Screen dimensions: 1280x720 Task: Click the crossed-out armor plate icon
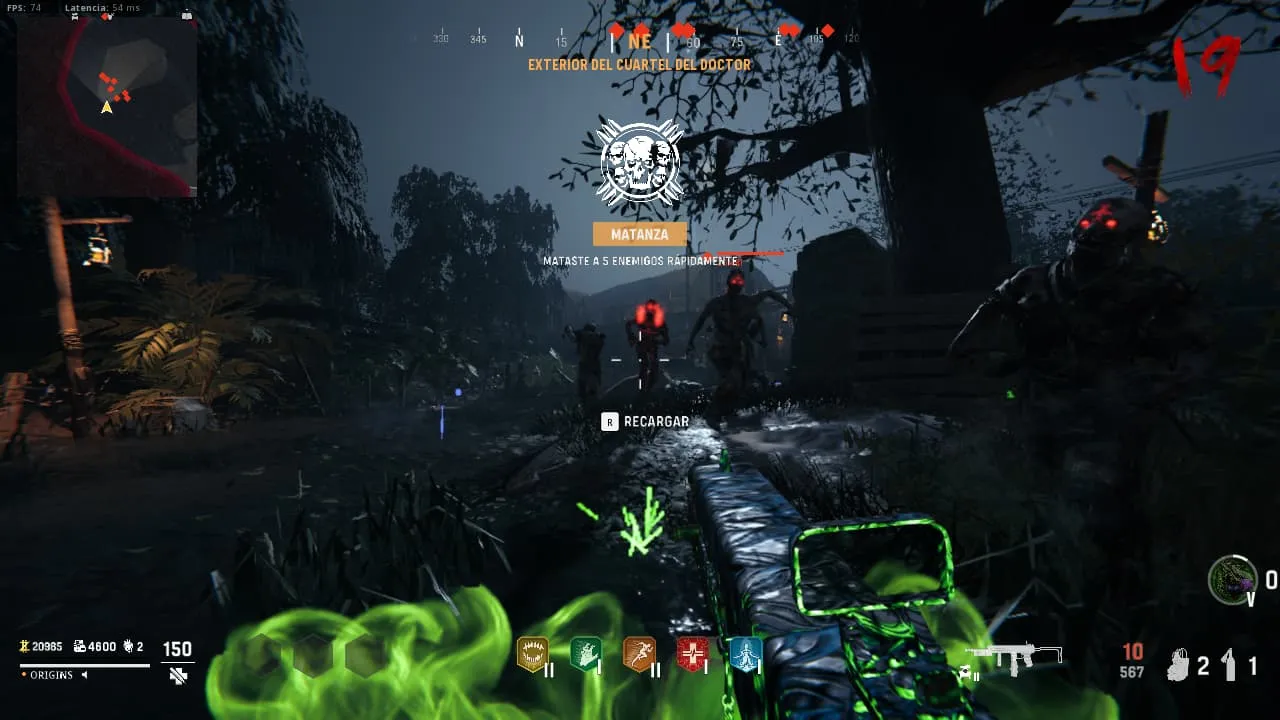178,675
